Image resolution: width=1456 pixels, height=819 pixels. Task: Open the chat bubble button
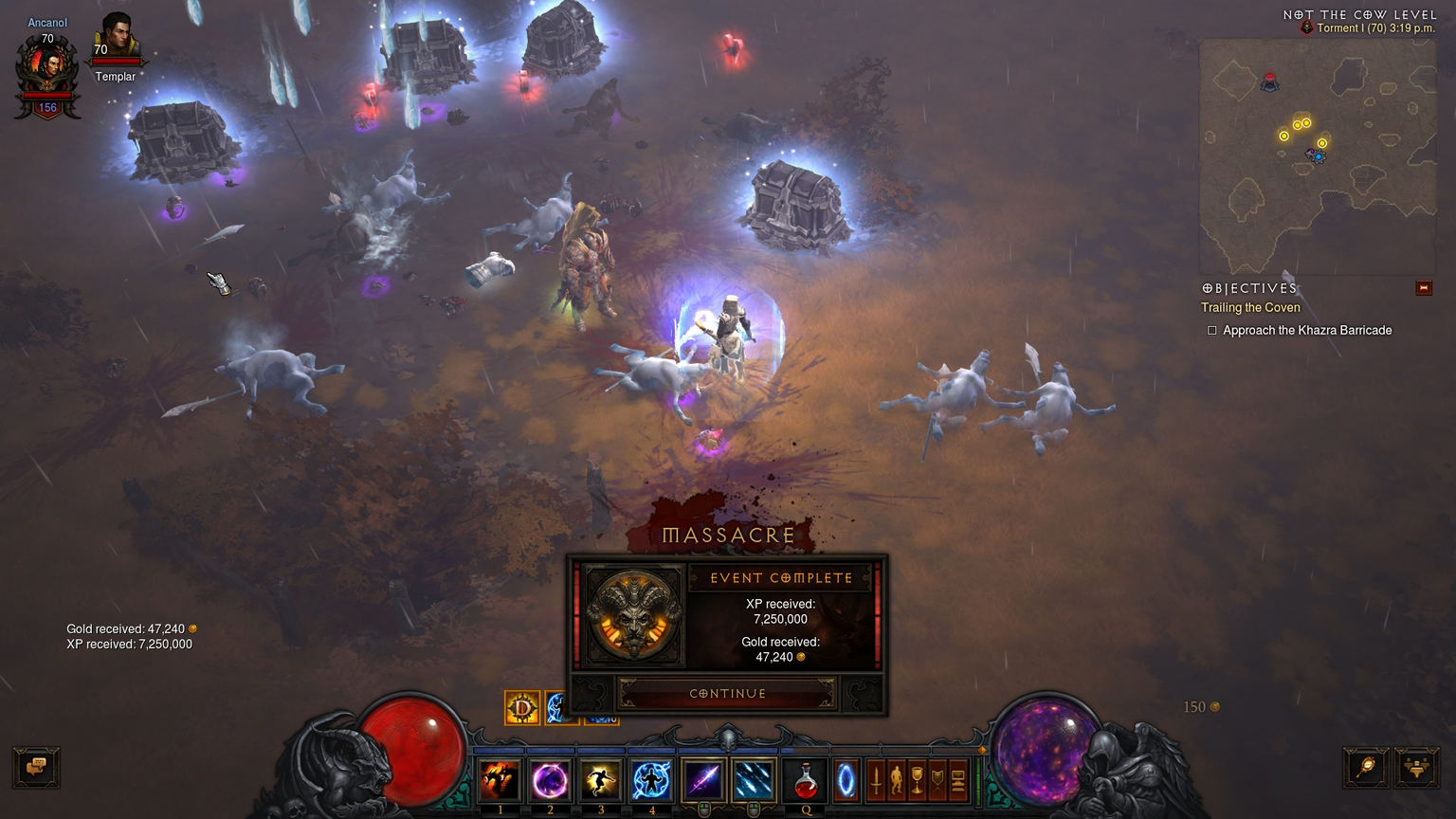[x=37, y=767]
